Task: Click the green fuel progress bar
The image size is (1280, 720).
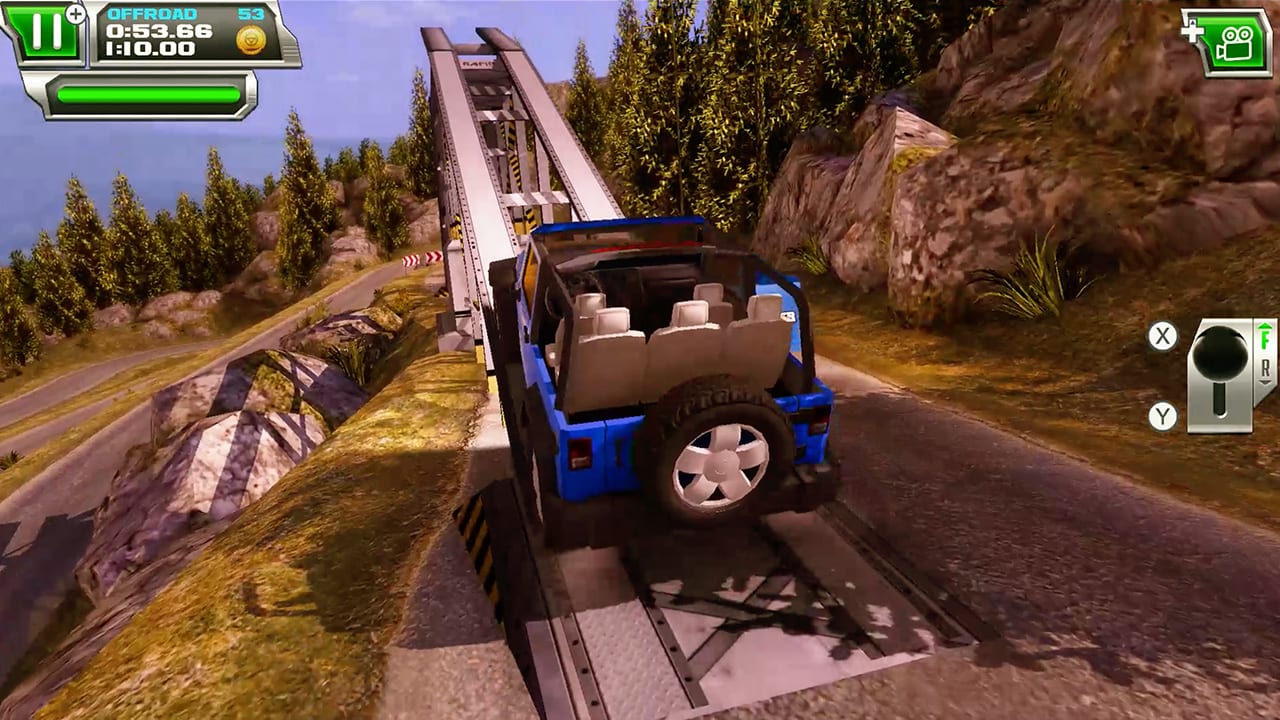Action: [148, 93]
